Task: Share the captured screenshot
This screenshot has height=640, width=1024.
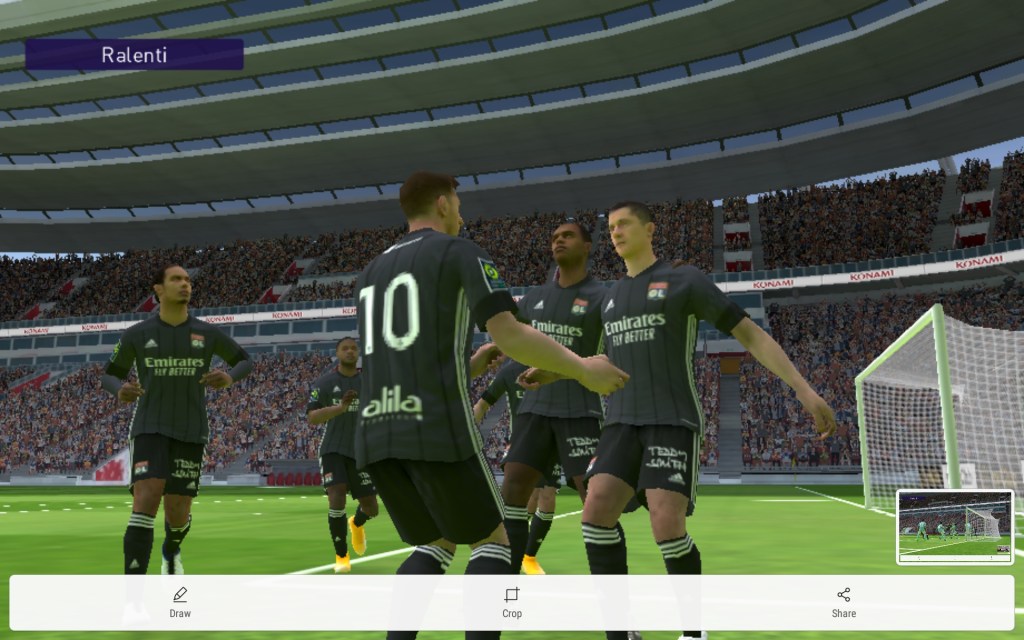Action: point(843,602)
